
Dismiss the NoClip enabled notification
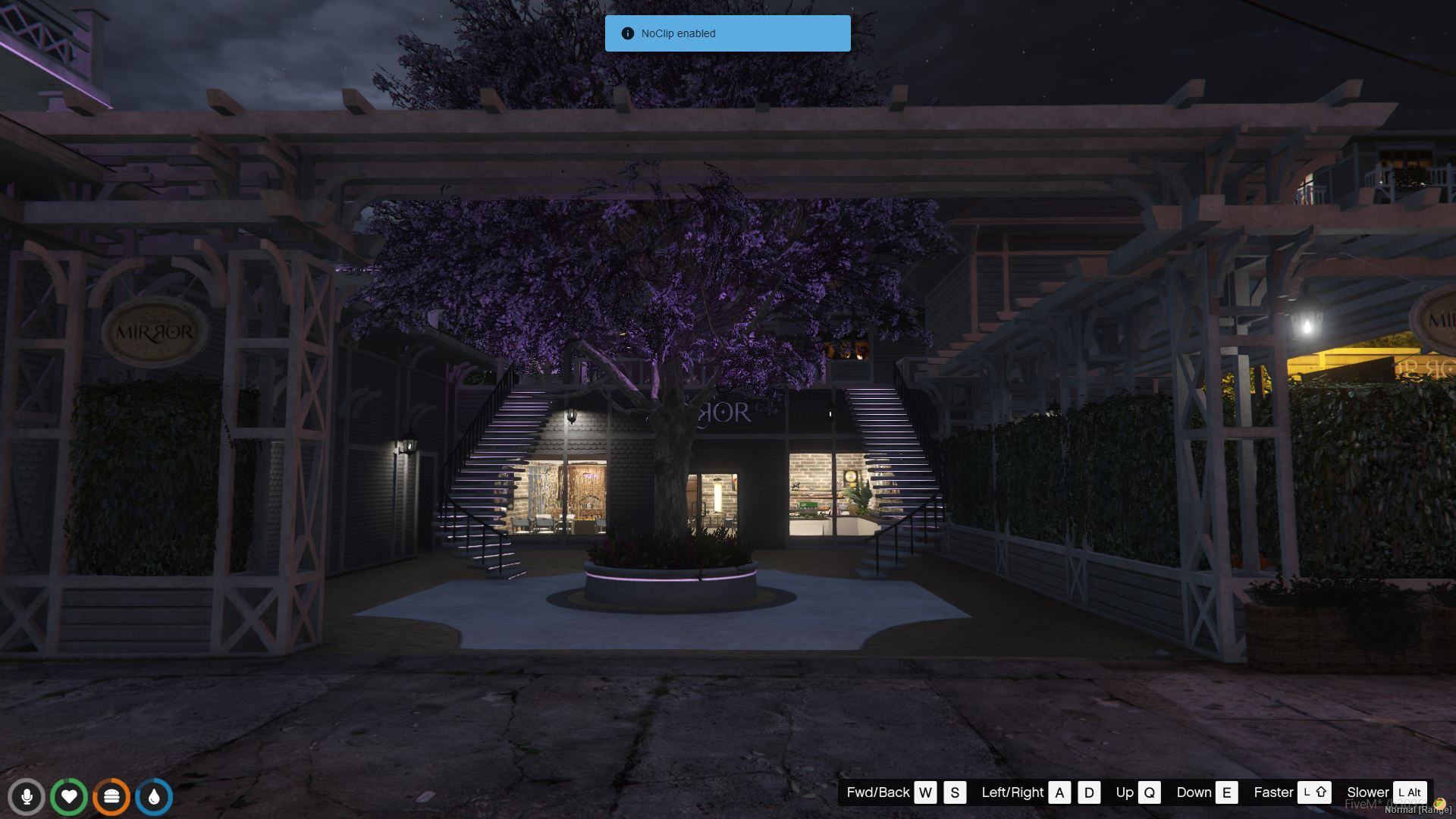(x=727, y=33)
